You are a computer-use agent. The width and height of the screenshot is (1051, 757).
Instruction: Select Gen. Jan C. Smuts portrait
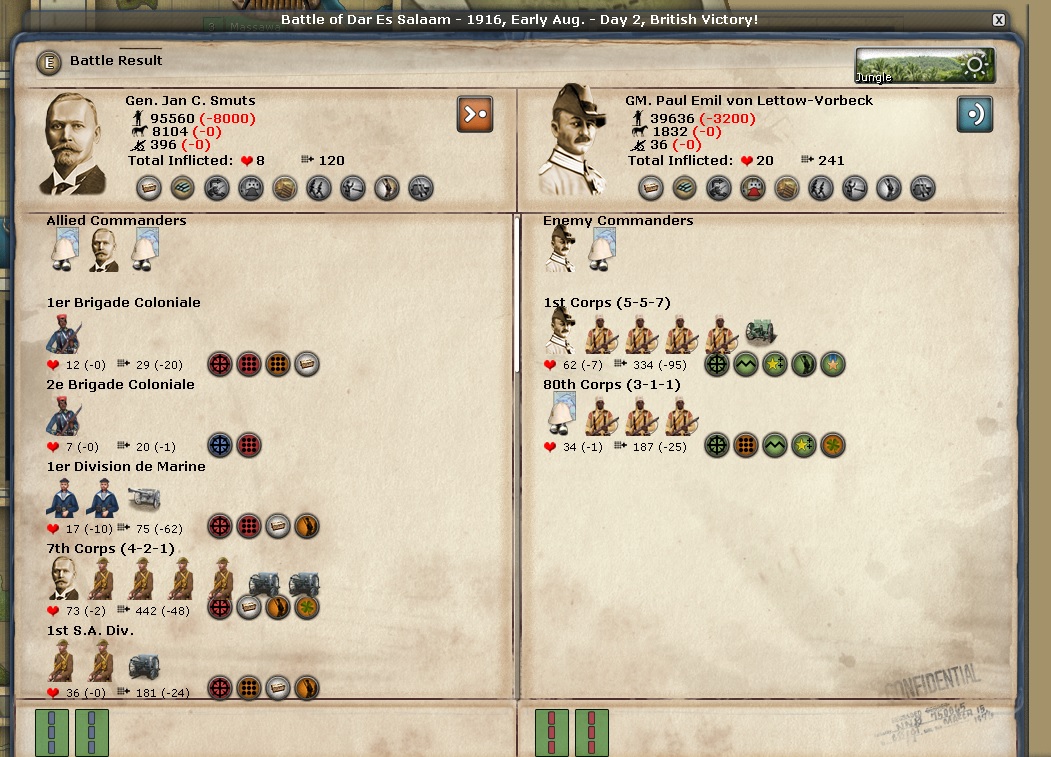[x=75, y=143]
